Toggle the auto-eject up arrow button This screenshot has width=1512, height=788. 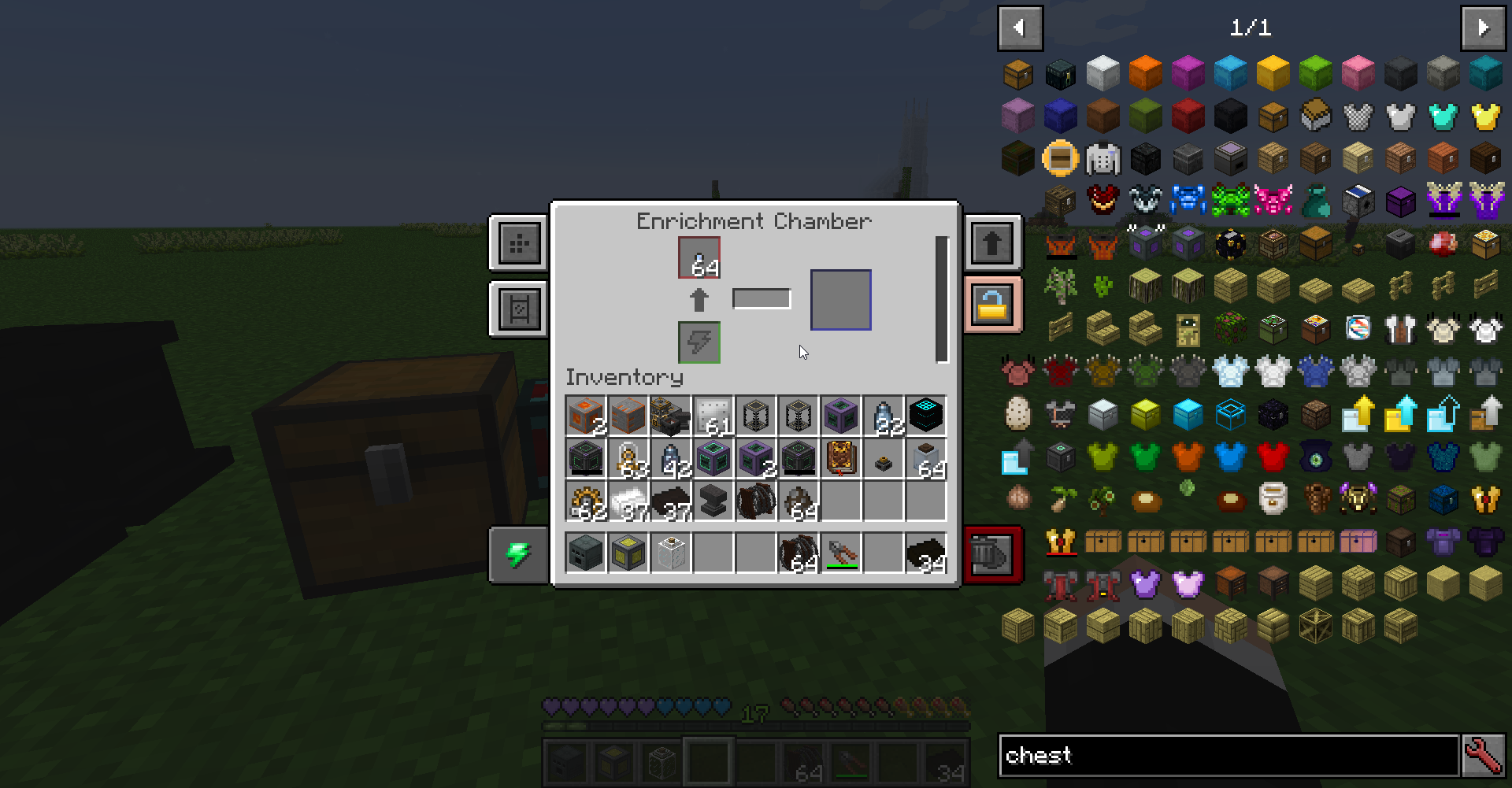pyautogui.click(x=993, y=242)
